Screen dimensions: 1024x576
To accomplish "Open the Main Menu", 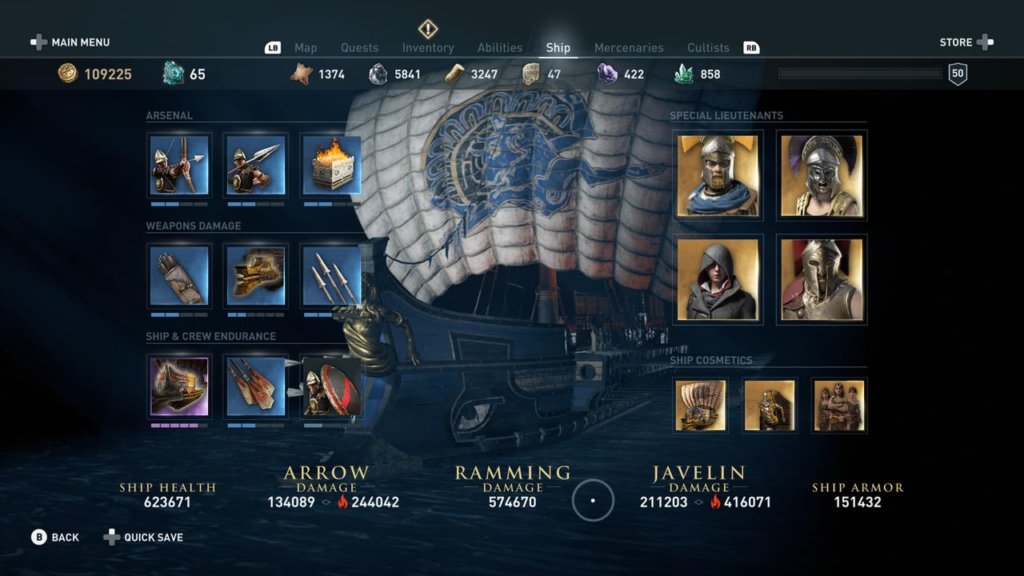I will tap(70, 42).
